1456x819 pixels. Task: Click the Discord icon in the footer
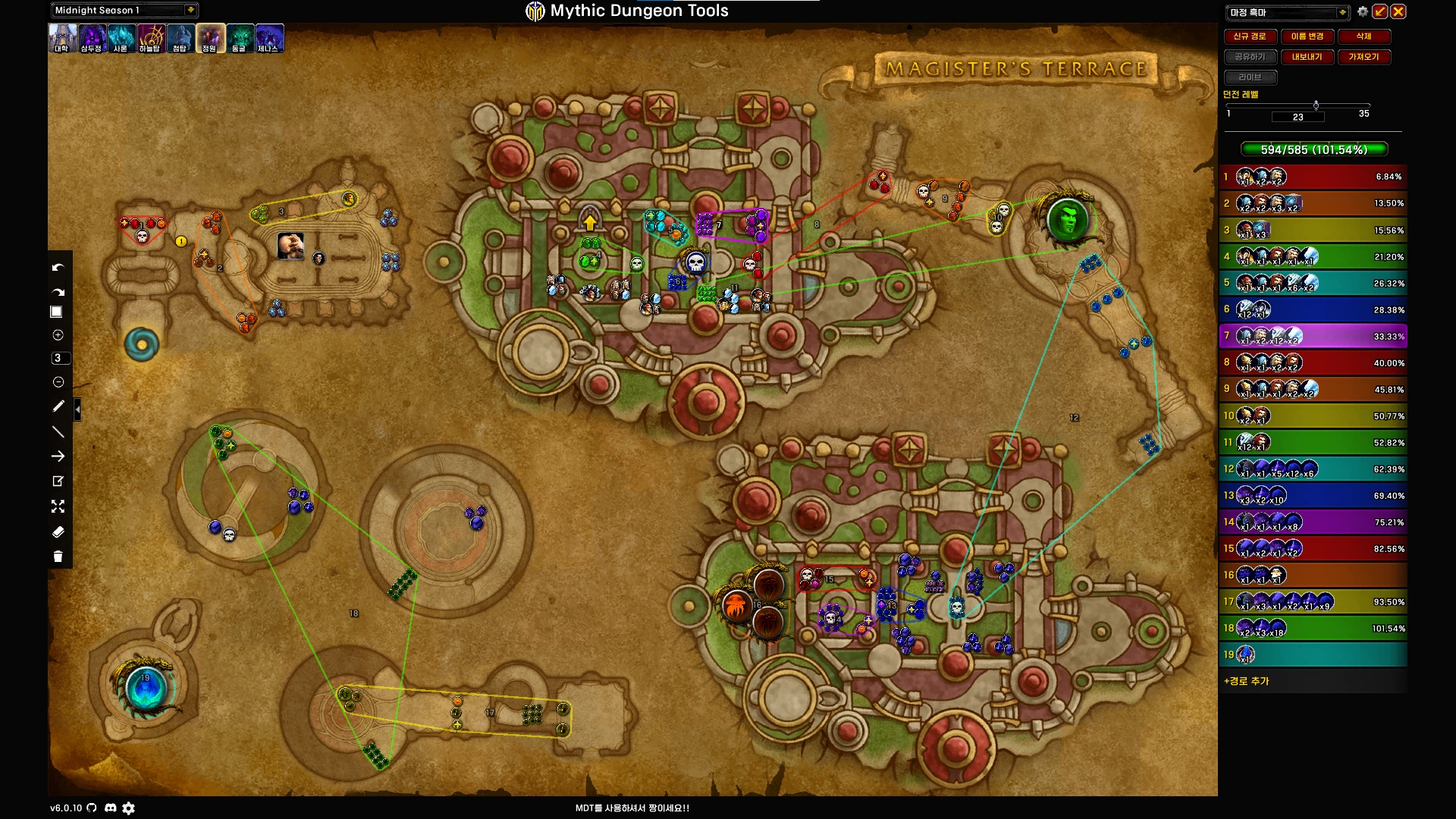110,808
